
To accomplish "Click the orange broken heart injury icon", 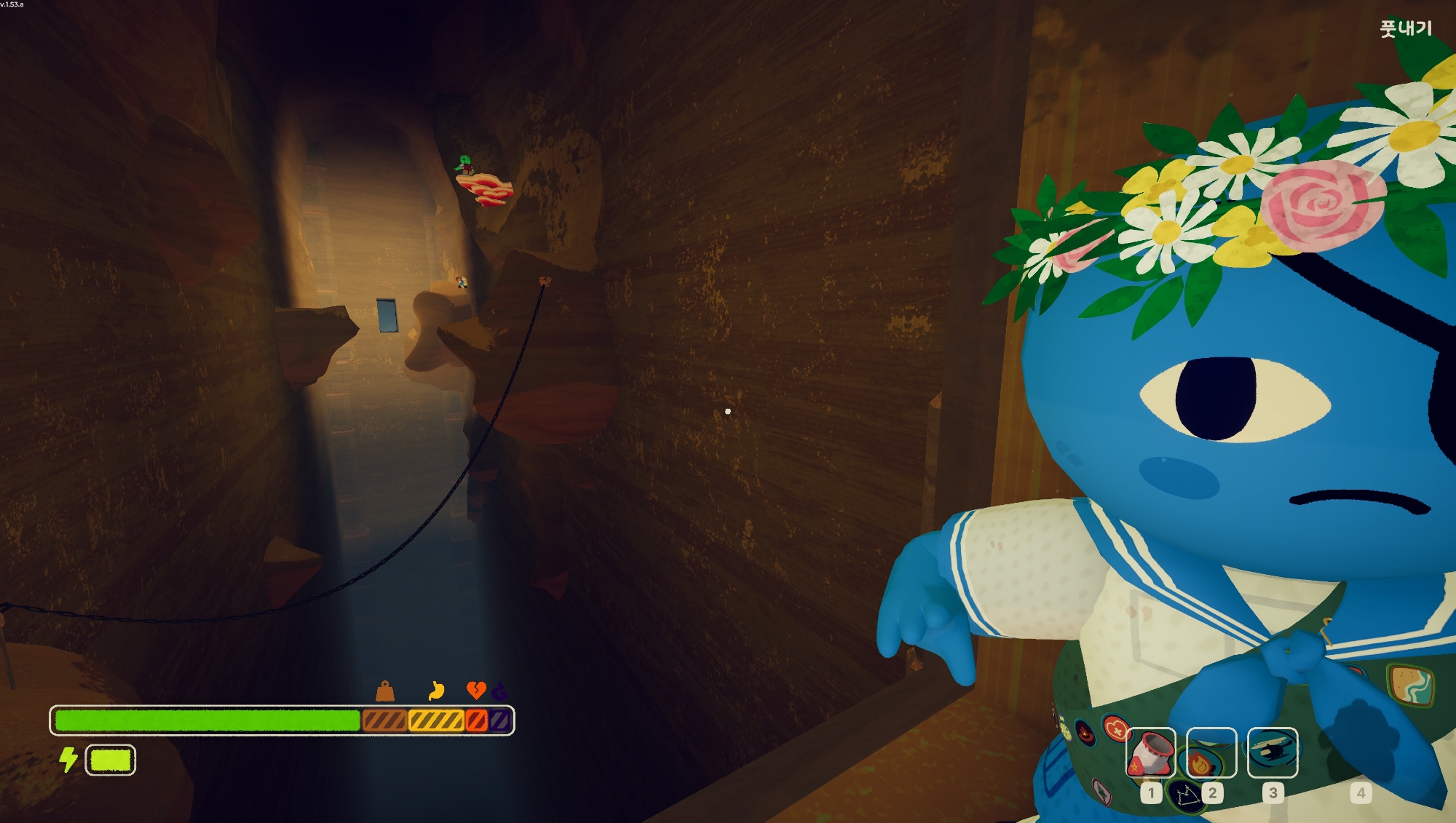I will [475, 690].
